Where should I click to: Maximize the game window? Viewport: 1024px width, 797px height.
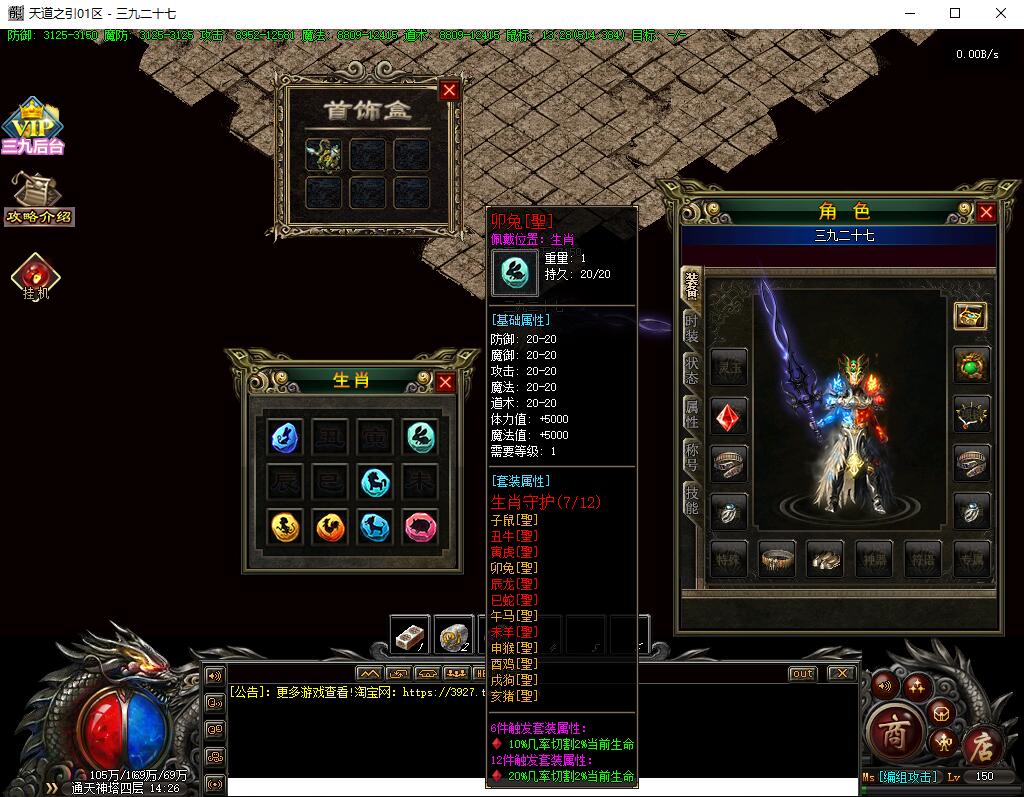[954, 13]
